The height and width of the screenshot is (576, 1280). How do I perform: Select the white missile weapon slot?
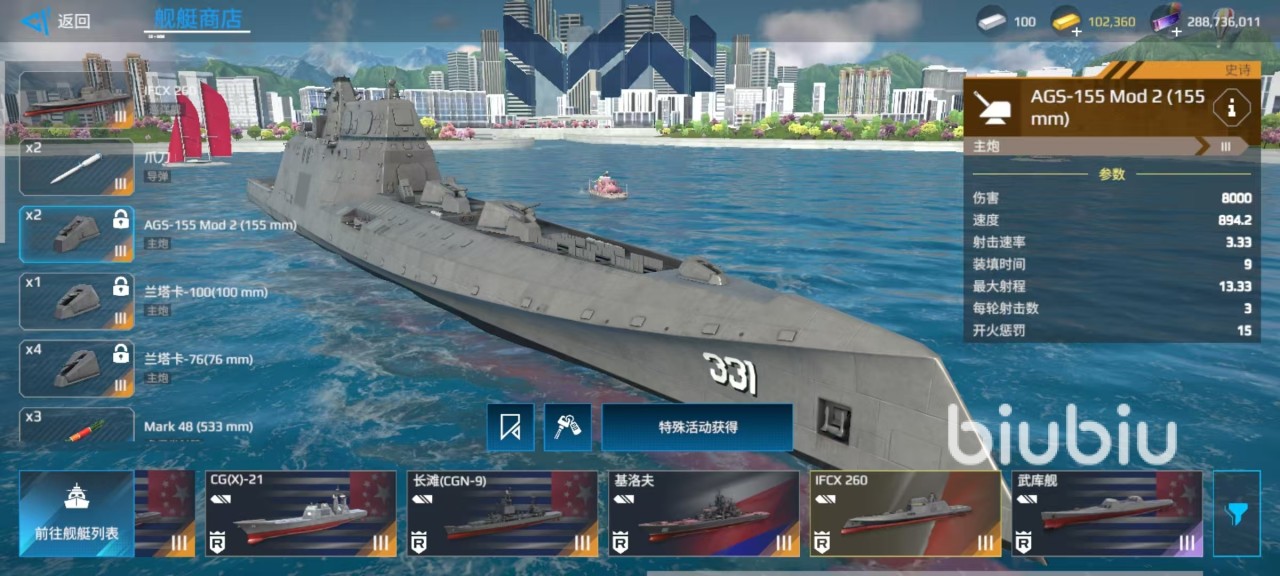pos(76,167)
